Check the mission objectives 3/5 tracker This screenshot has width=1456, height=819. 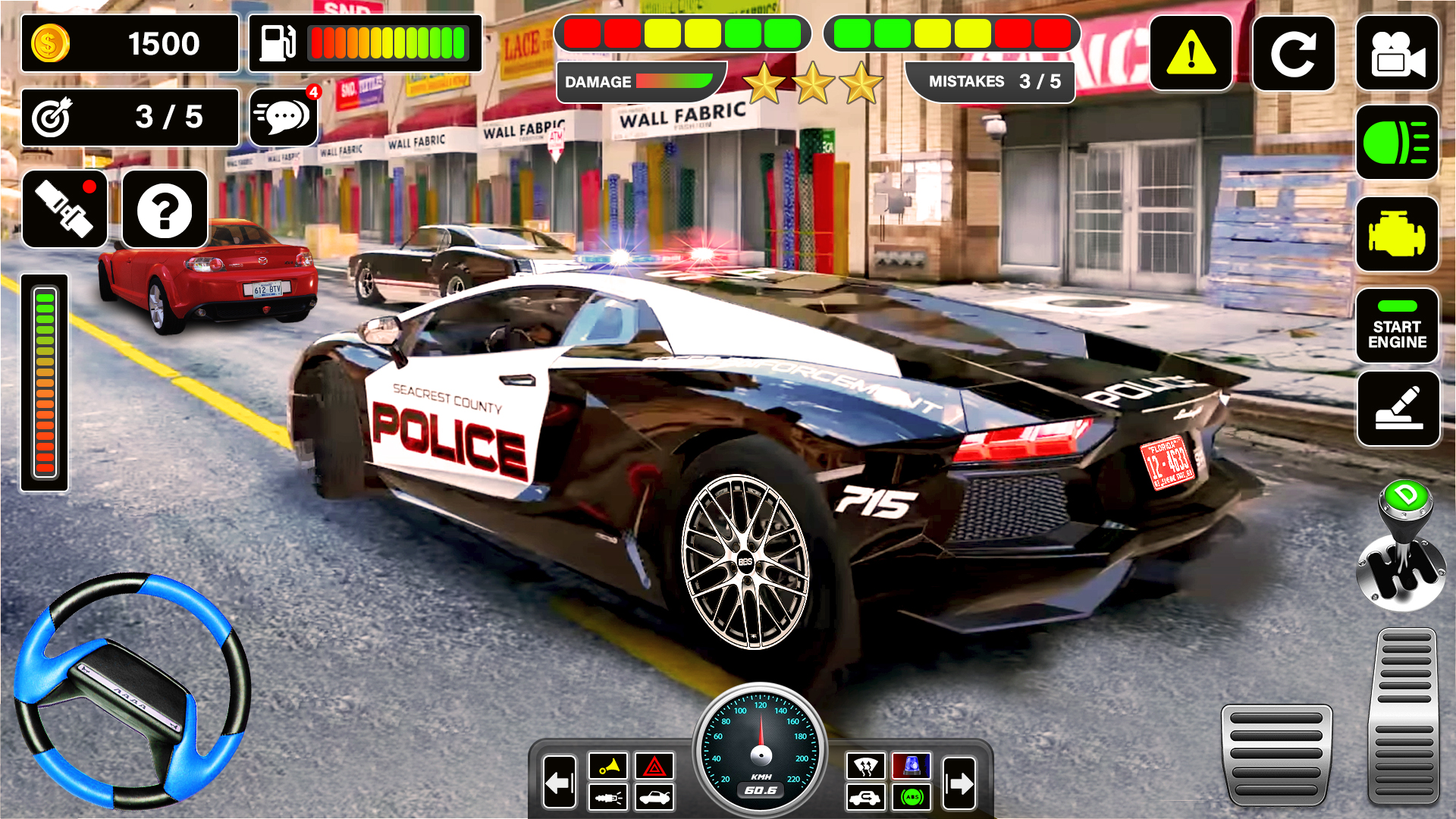tap(130, 118)
